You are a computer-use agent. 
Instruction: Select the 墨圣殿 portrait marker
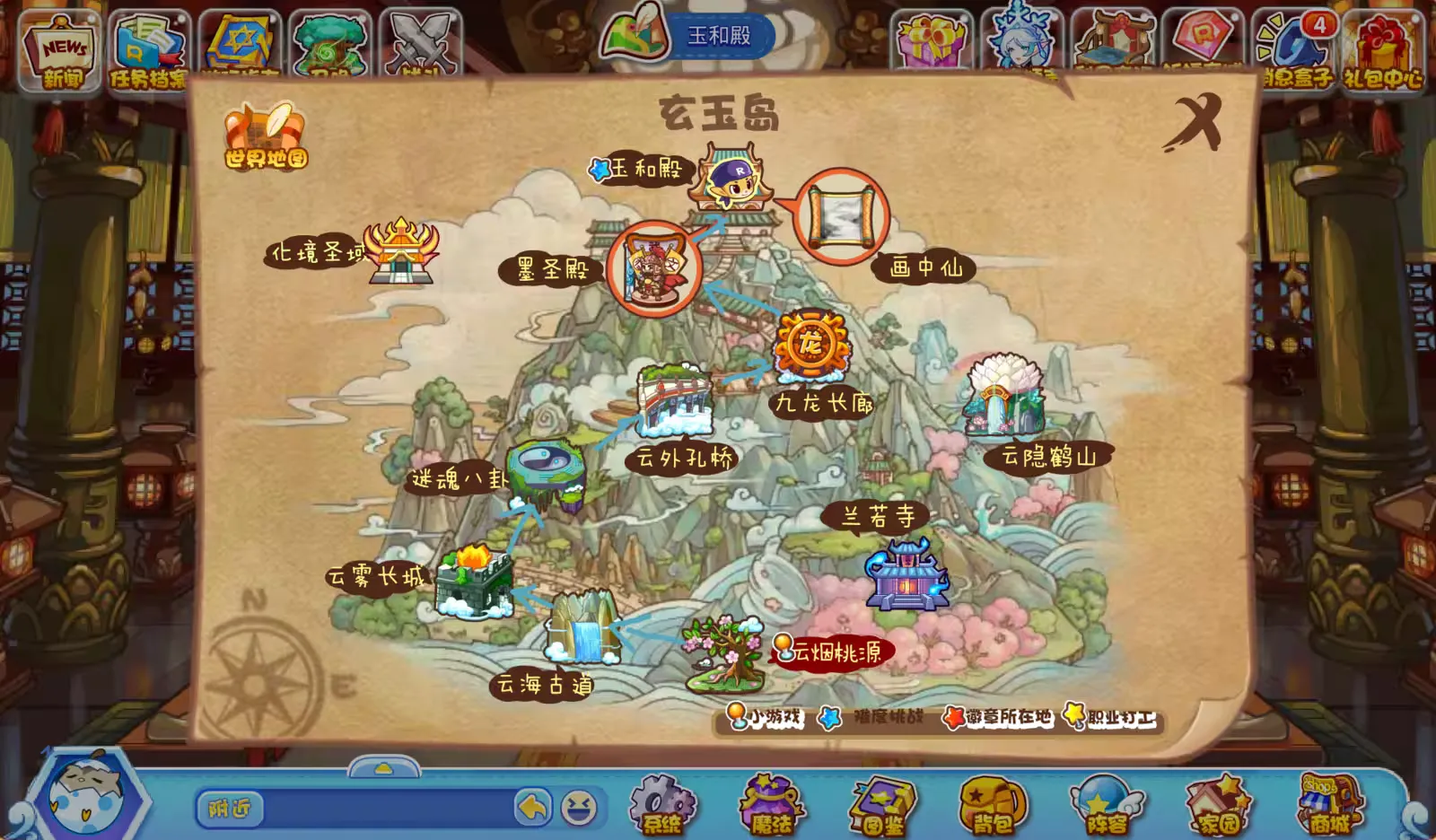(x=652, y=267)
